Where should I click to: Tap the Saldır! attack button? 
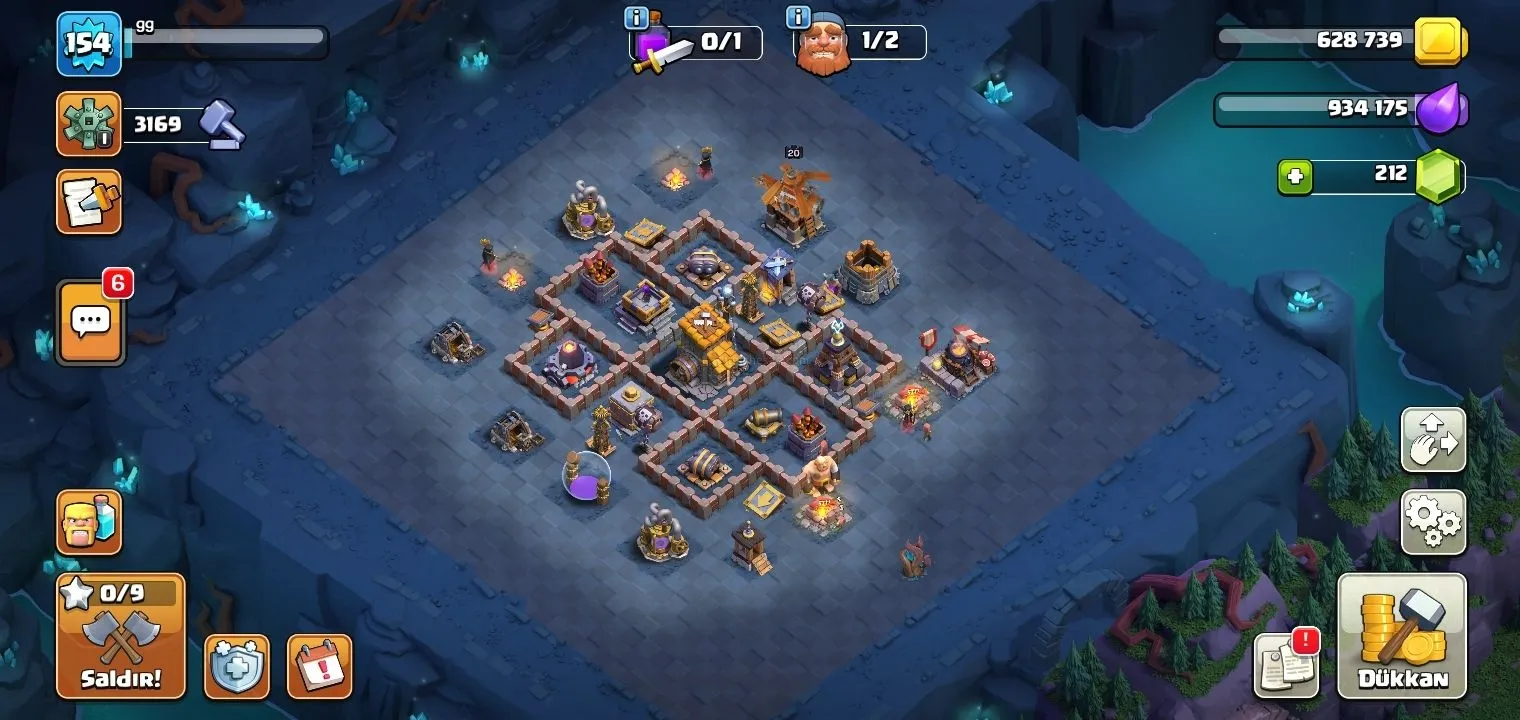coord(120,636)
